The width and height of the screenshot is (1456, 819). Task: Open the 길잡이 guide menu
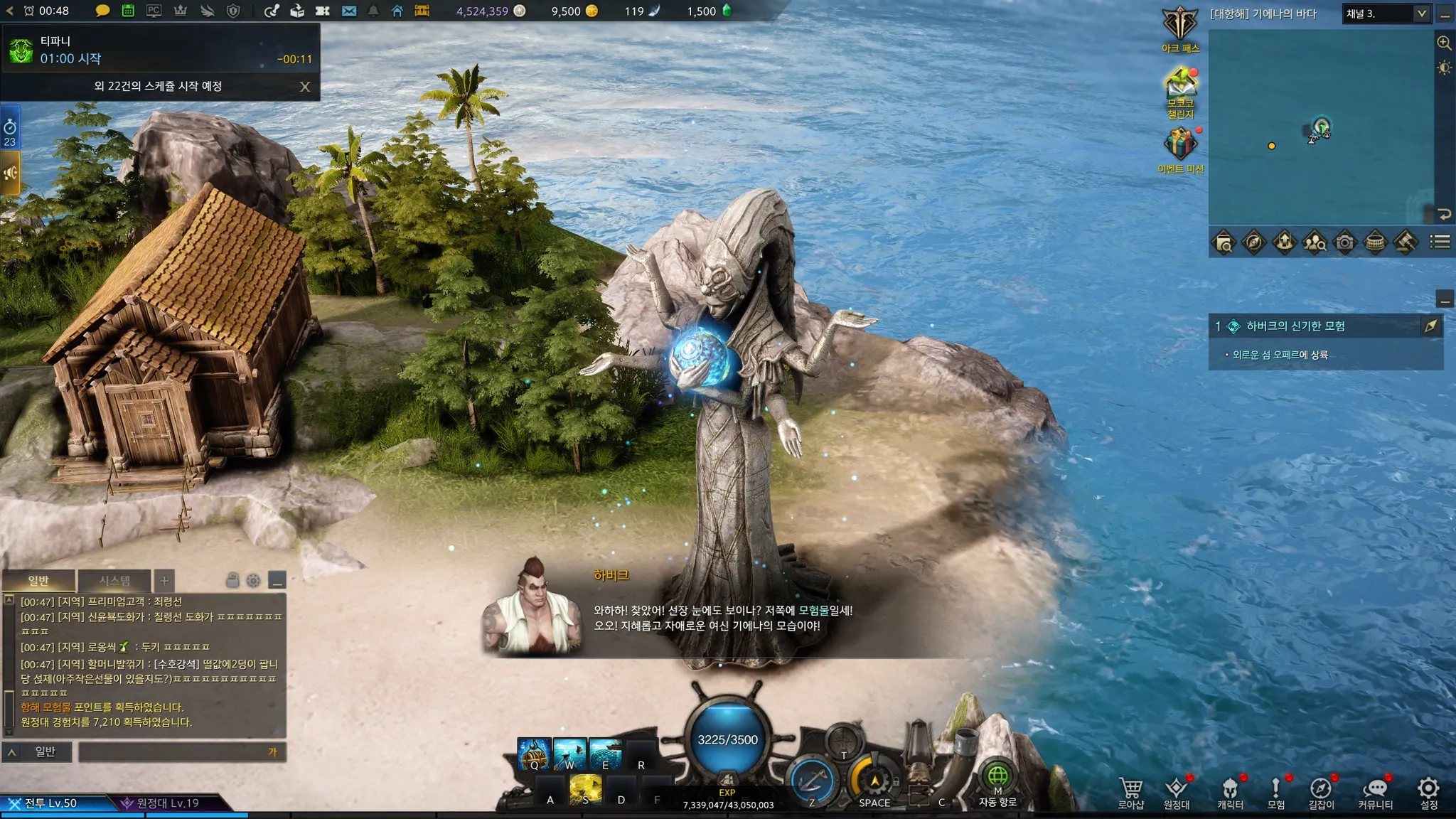1321,793
